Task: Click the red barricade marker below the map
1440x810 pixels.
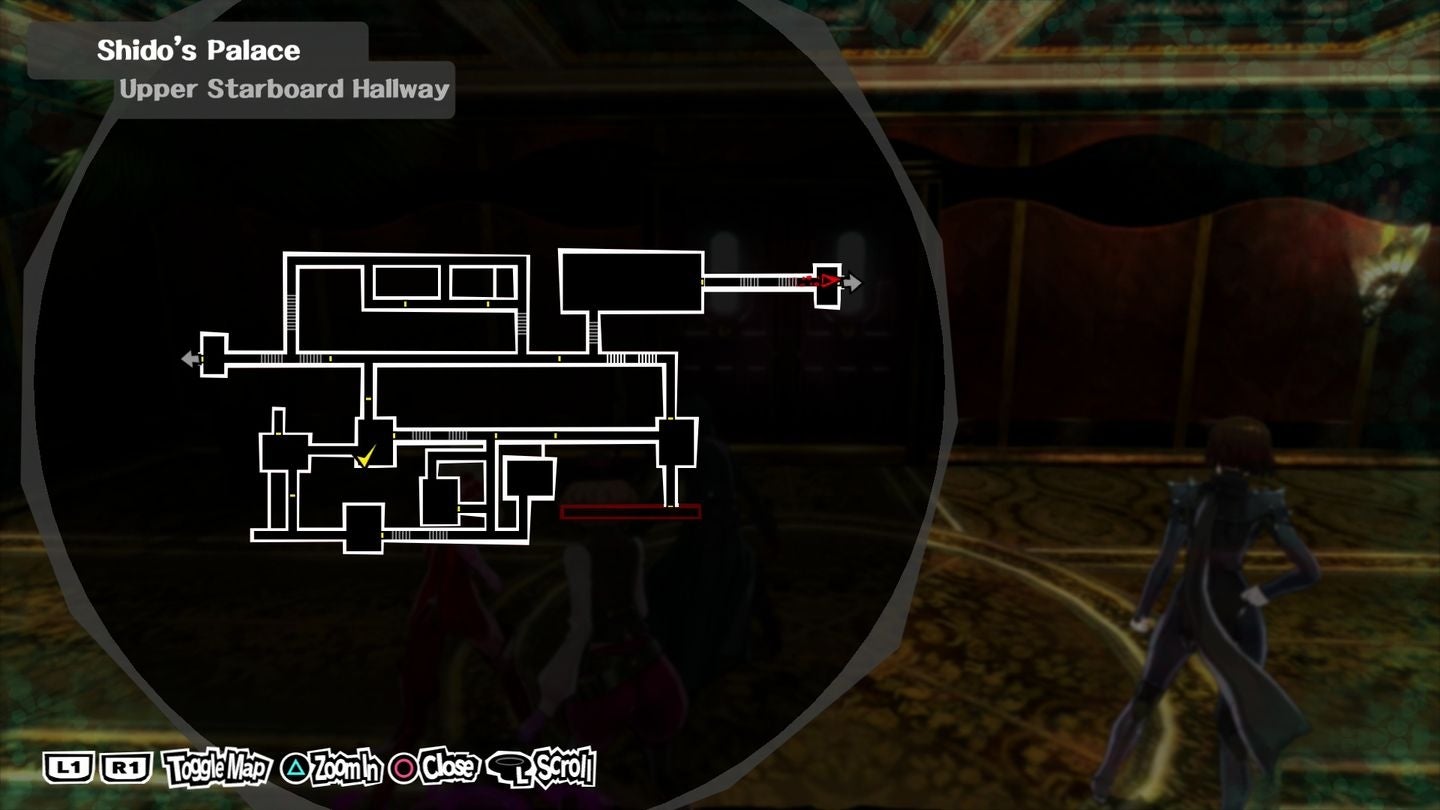Action: click(x=632, y=511)
